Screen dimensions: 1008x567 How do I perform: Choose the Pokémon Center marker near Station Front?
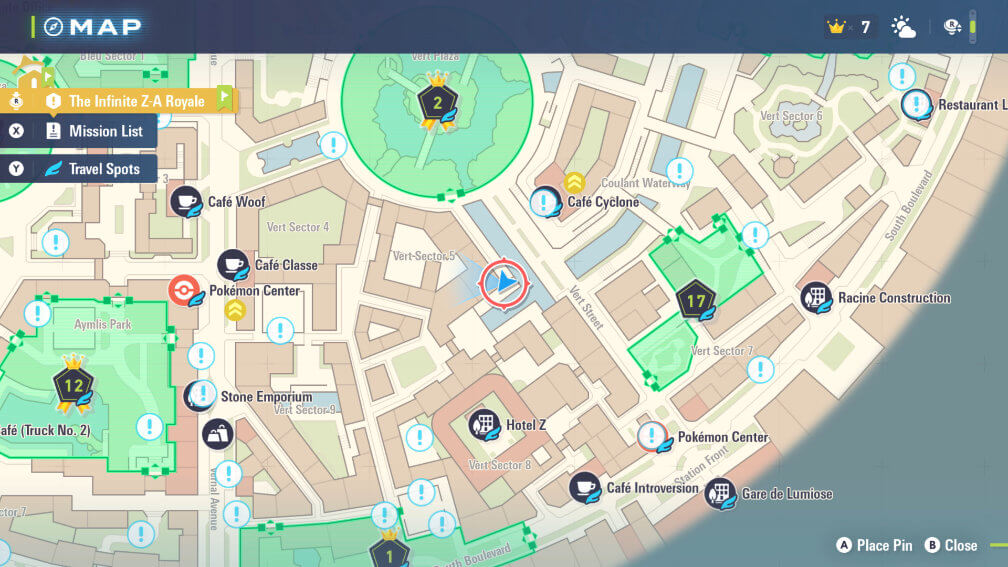point(654,437)
